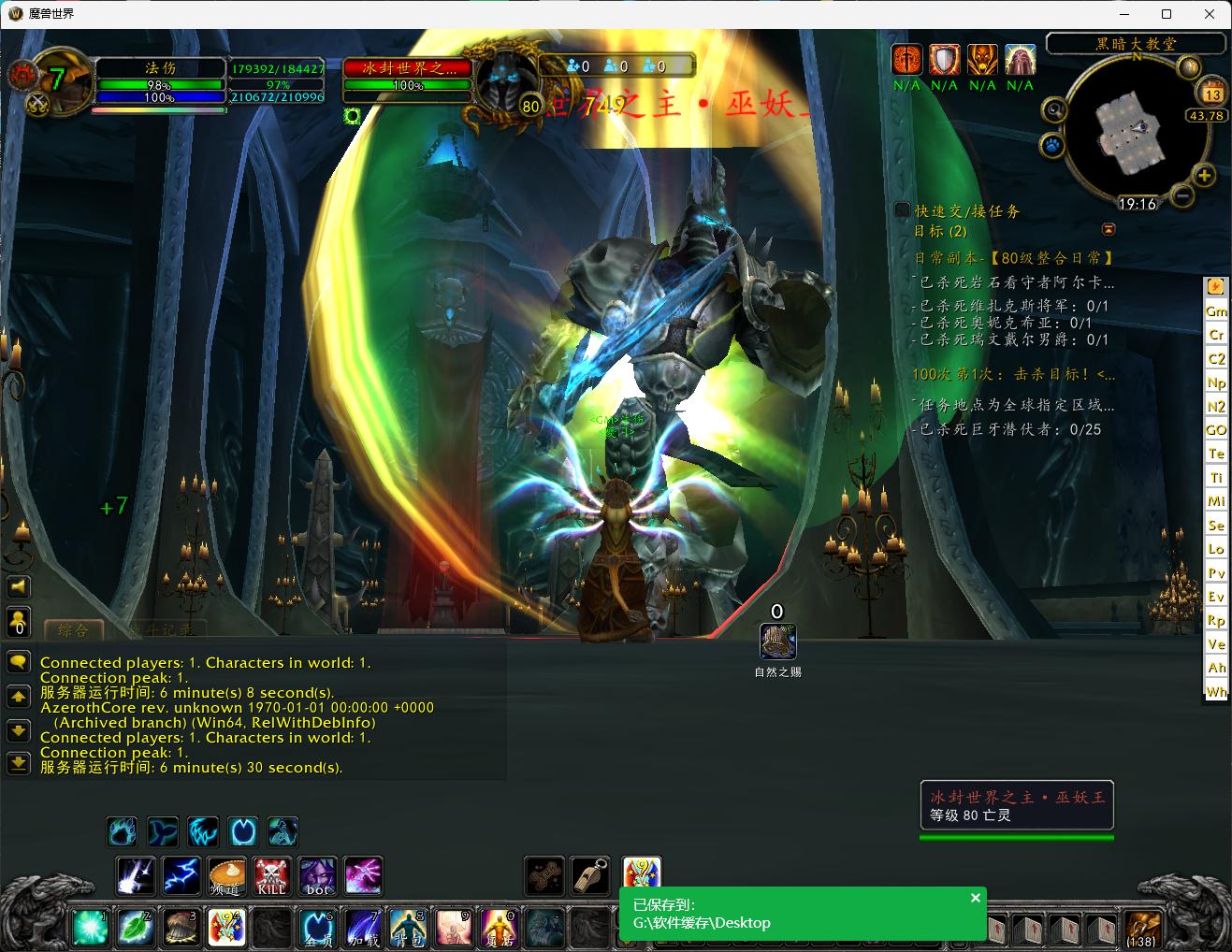Click the 自然之赐 item icon
Image resolution: width=1232 pixels, height=952 pixels.
[777, 642]
